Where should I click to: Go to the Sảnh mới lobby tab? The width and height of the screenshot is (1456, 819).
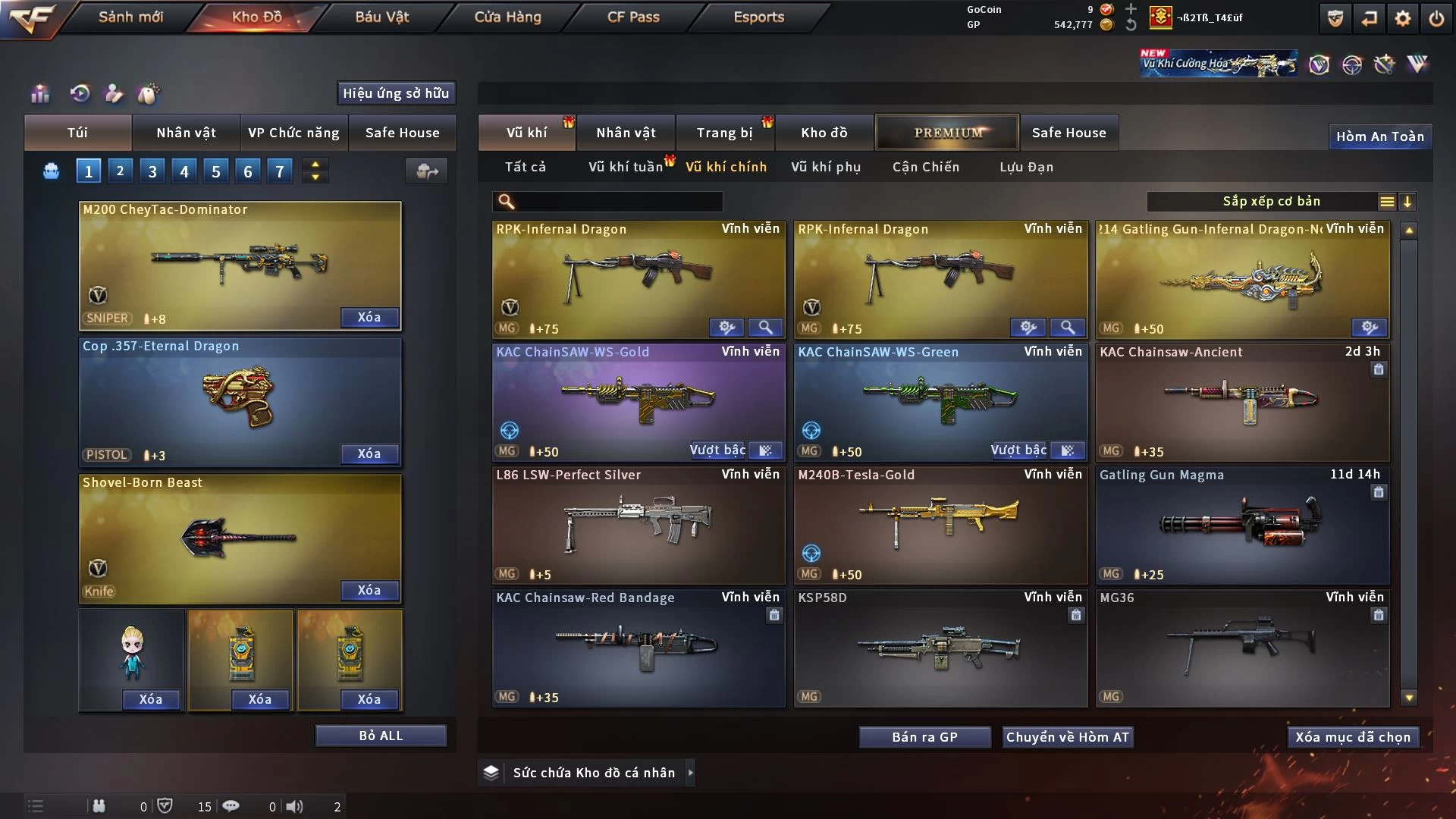[x=130, y=17]
